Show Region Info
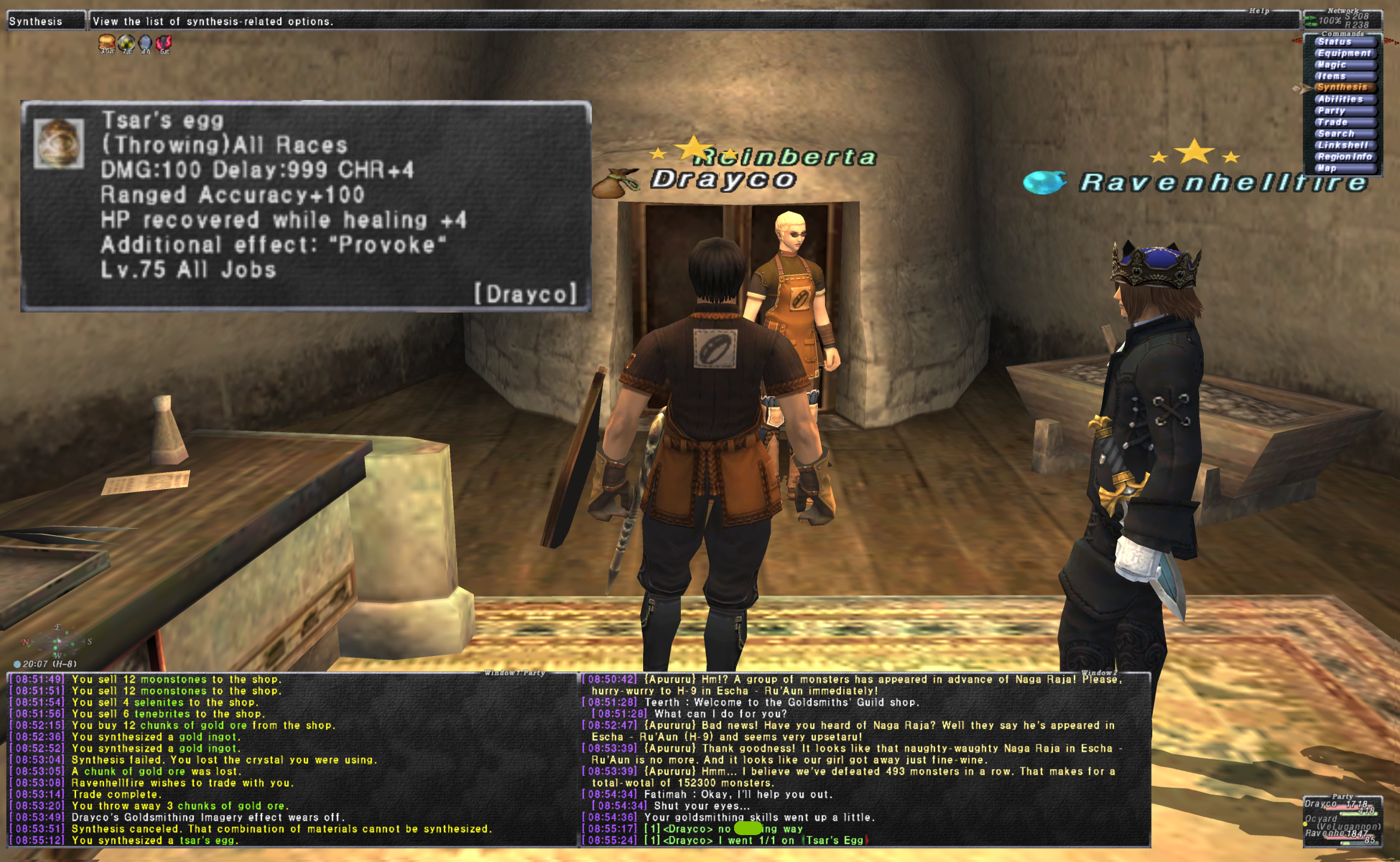The height and width of the screenshot is (862, 1400). click(1344, 157)
